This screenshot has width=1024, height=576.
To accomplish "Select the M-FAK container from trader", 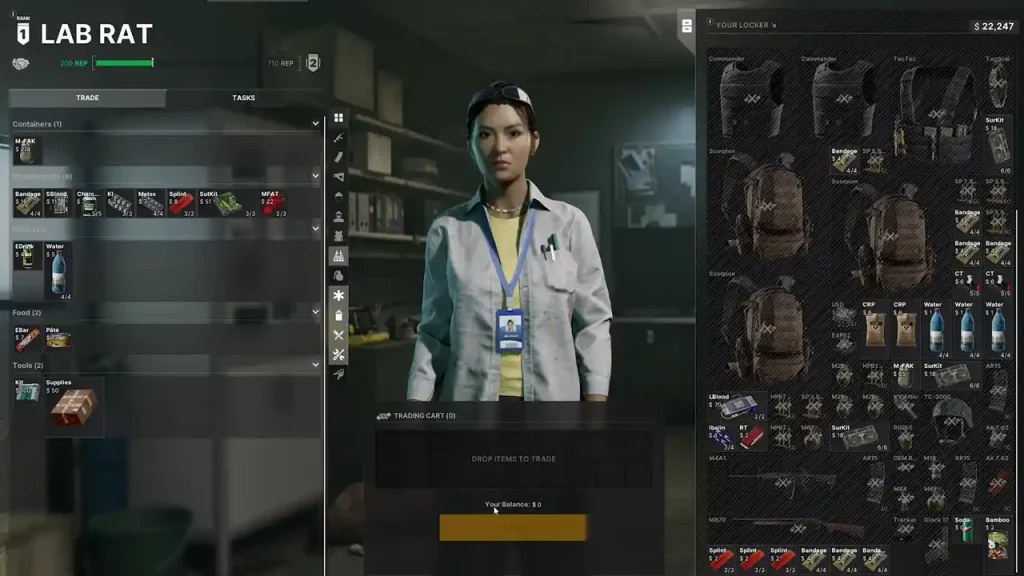I will point(26,150).
